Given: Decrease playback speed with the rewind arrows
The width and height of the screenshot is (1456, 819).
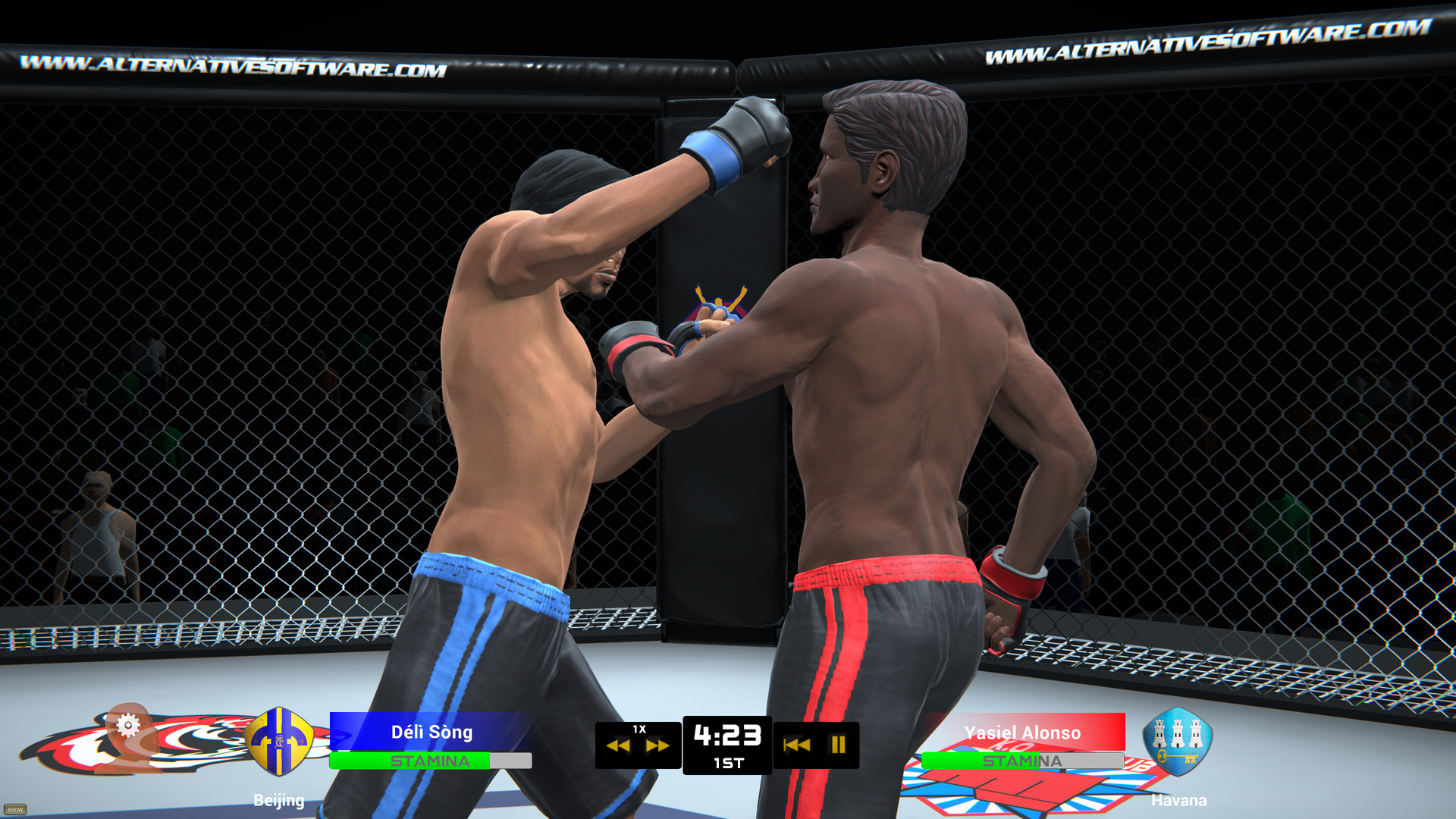Looking at the screenshot, I should click(618, 747).
